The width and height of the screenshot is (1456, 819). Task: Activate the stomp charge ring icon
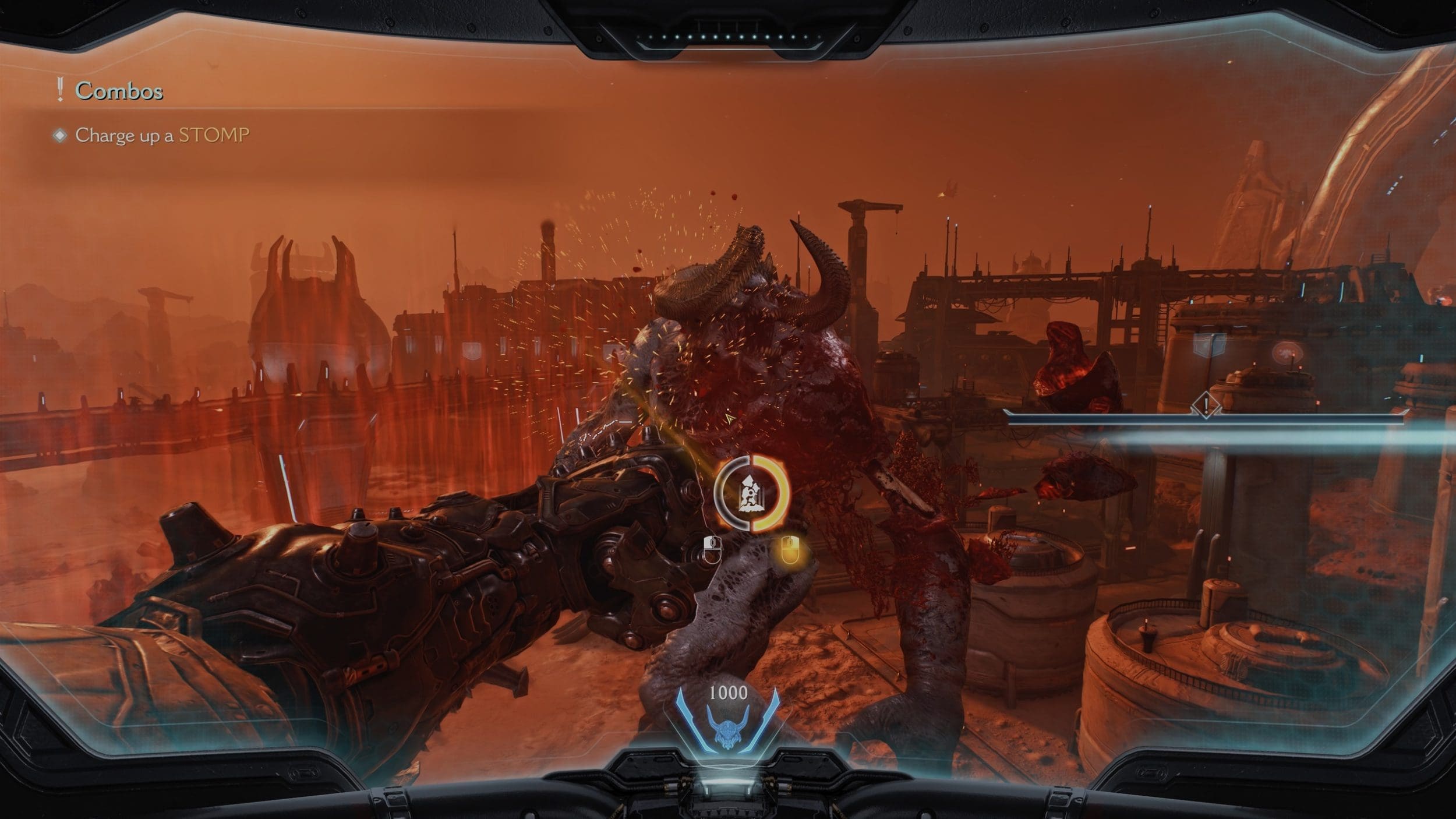tap(751, 493)
